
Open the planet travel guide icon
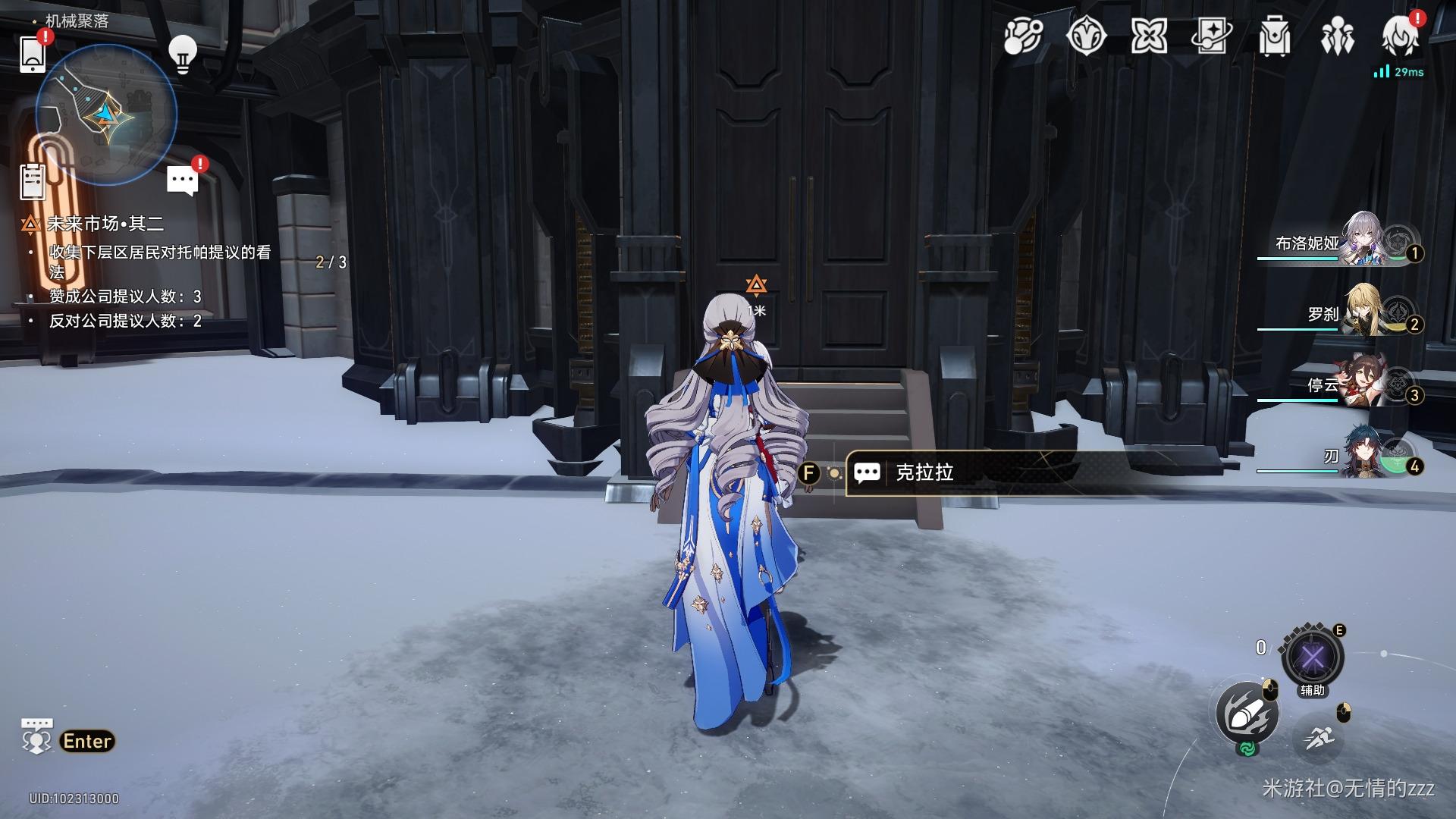coord(1023,36)
